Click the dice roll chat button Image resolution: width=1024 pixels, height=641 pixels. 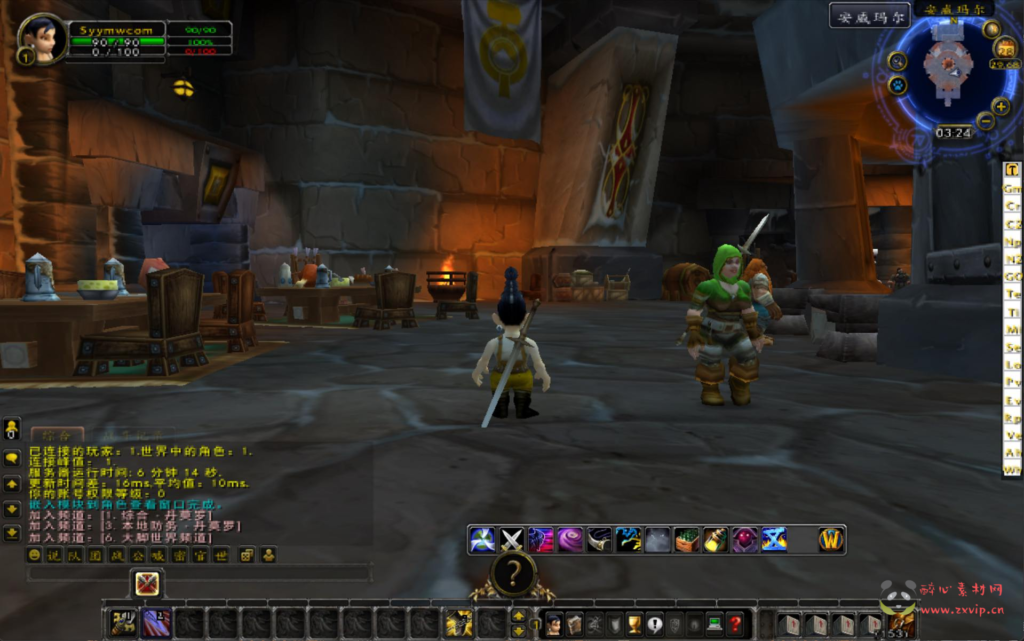246,555
